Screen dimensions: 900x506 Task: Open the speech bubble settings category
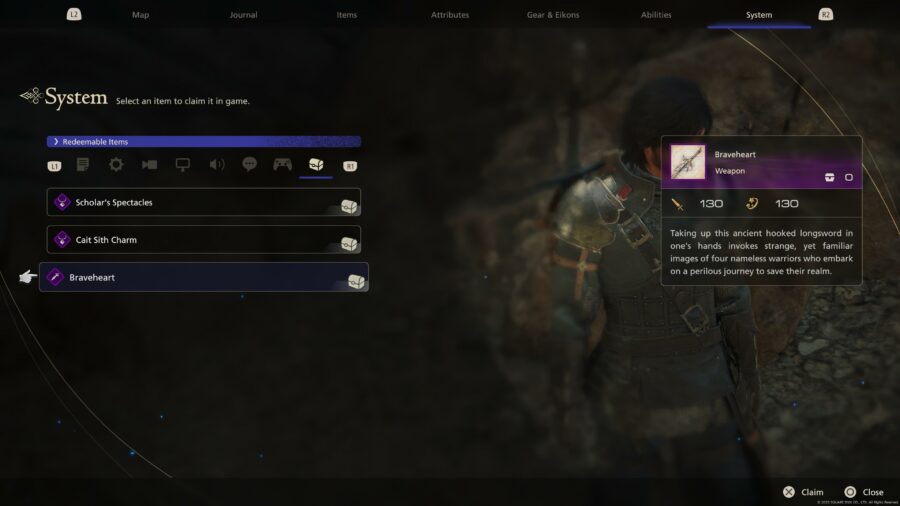point(249,165)
